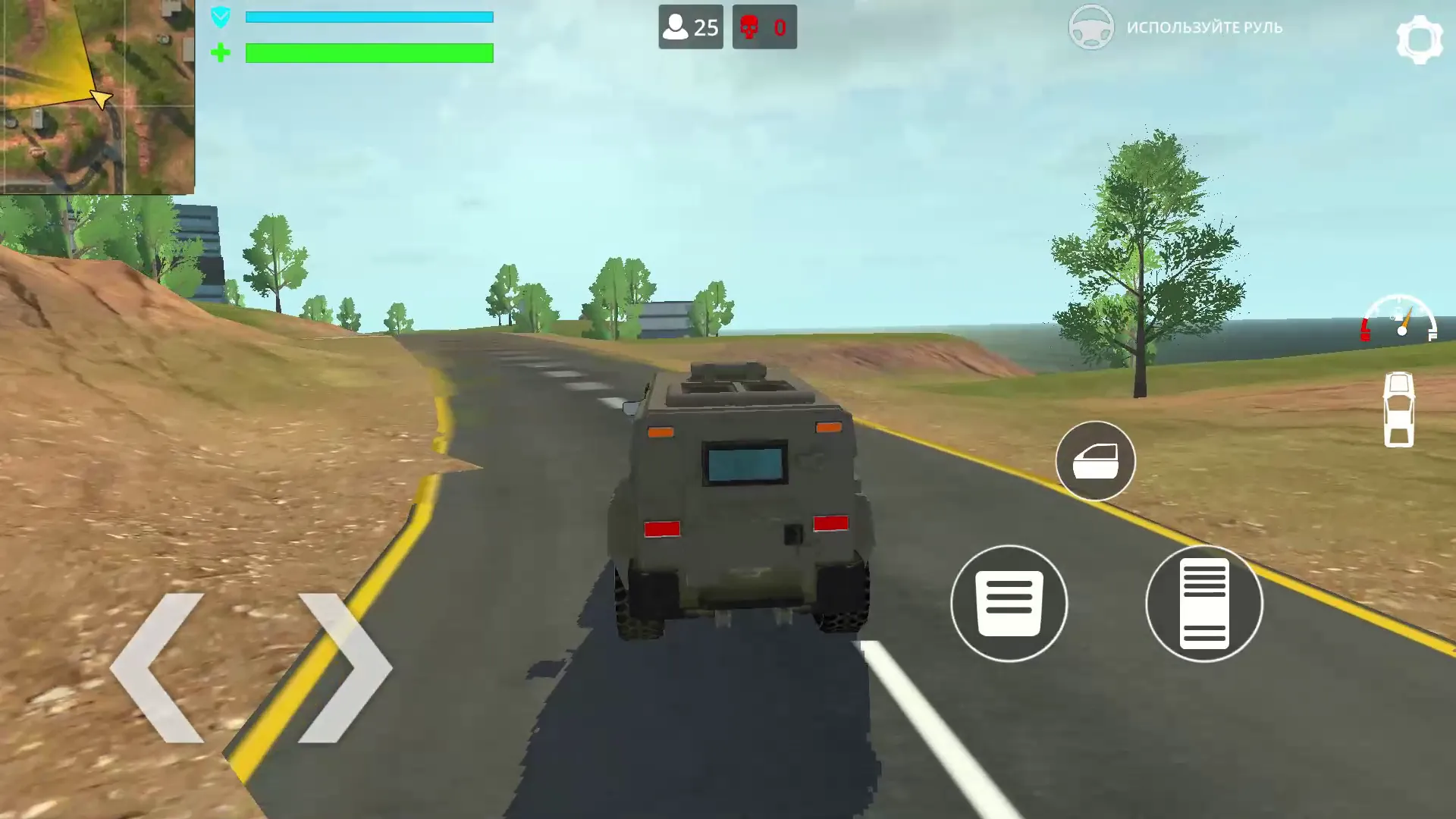Tap the player silhouette icon showing 25
Image resolution: width=1456 pixels, height=819 pixels.
pos(675,27)
